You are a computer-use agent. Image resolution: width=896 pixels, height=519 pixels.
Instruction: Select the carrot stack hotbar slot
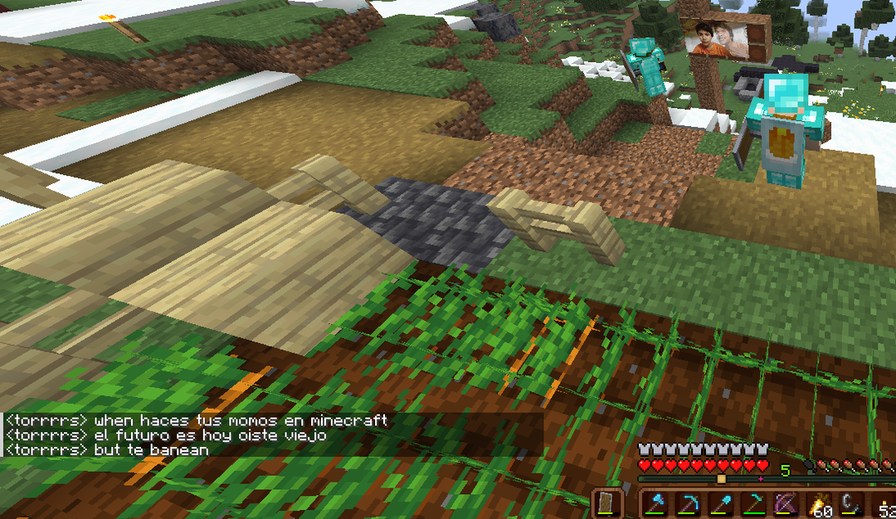[x=819, y=505]
